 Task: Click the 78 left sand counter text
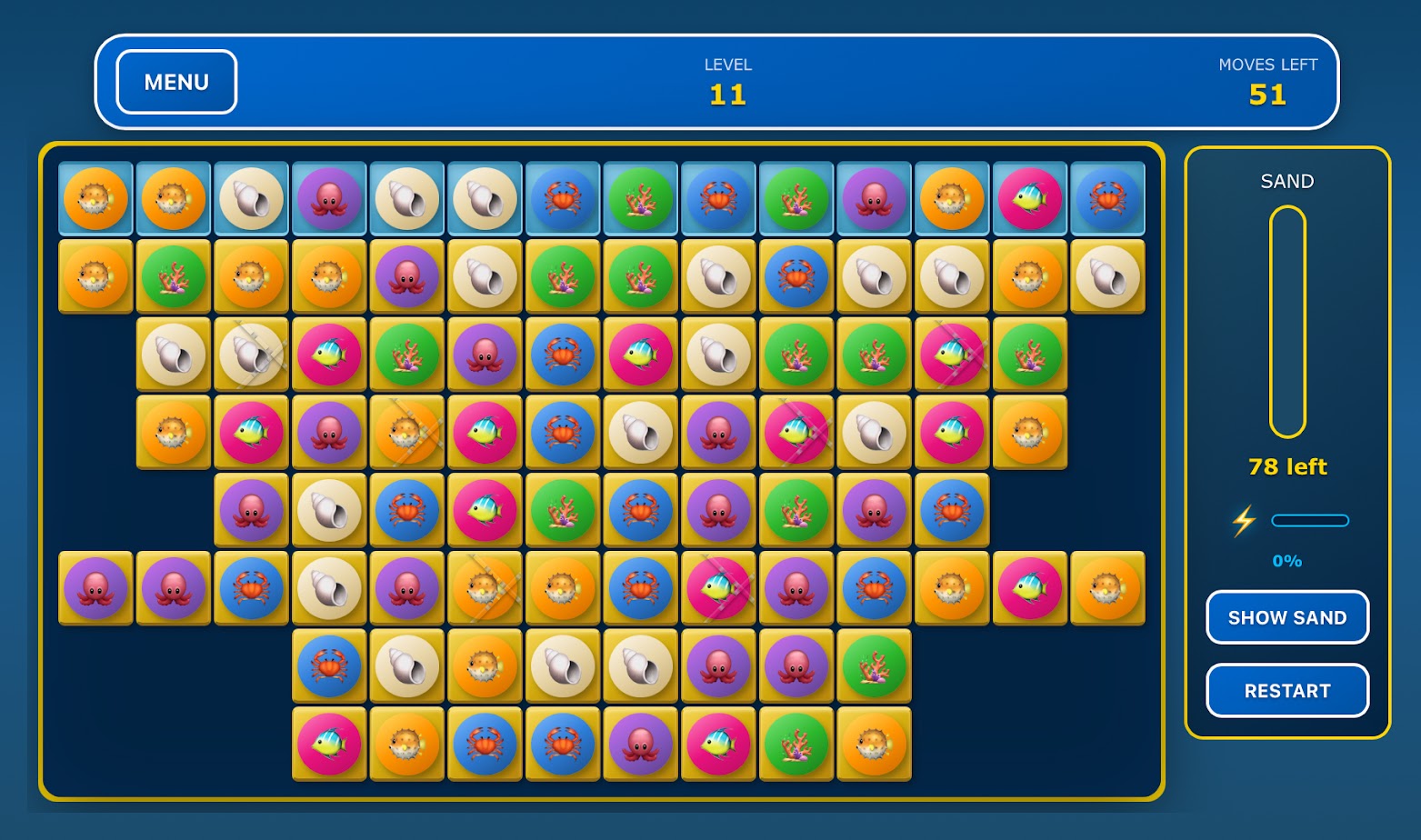(x=1286, y=466)
